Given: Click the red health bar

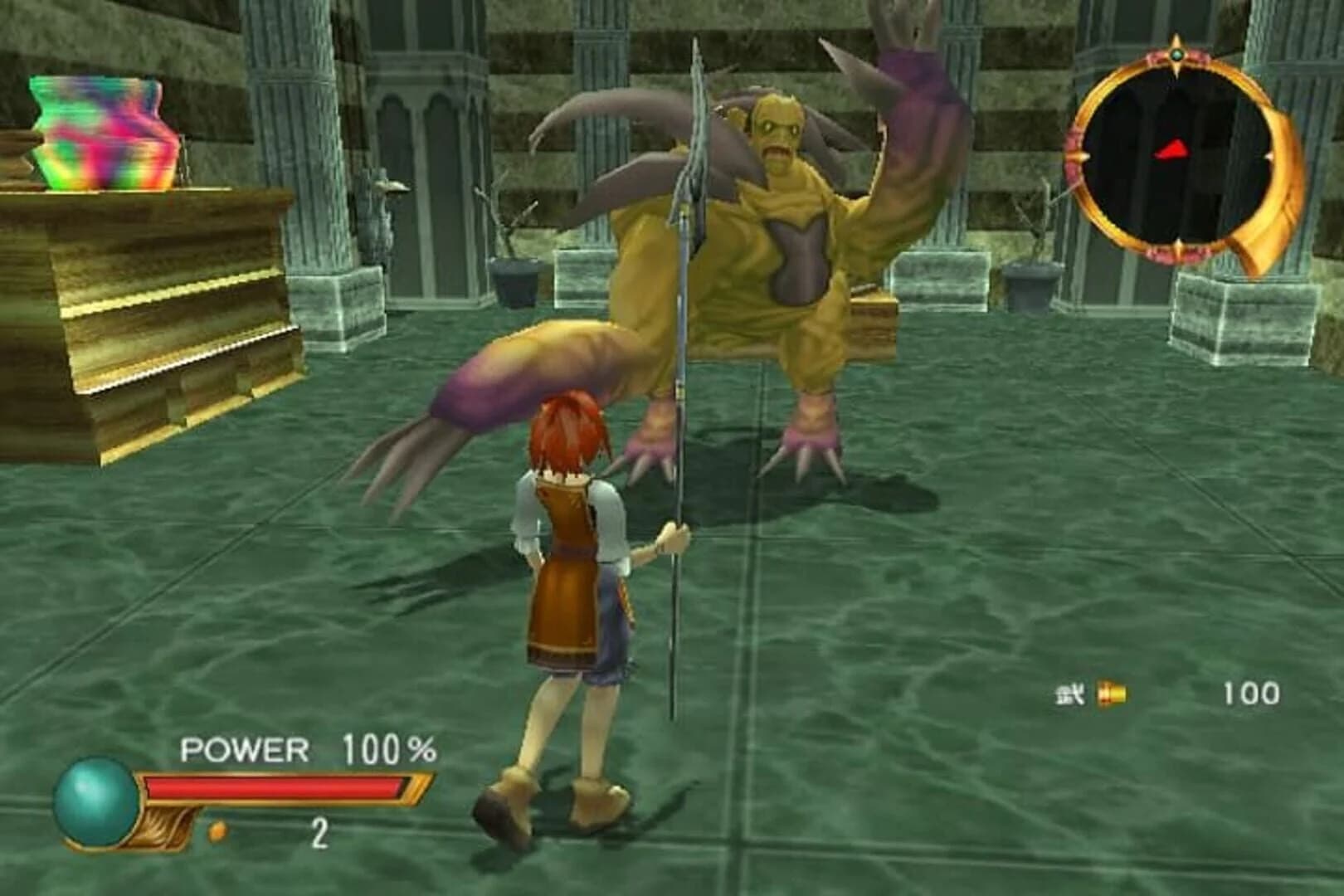Looking at the screenshot, I should 274,783.
